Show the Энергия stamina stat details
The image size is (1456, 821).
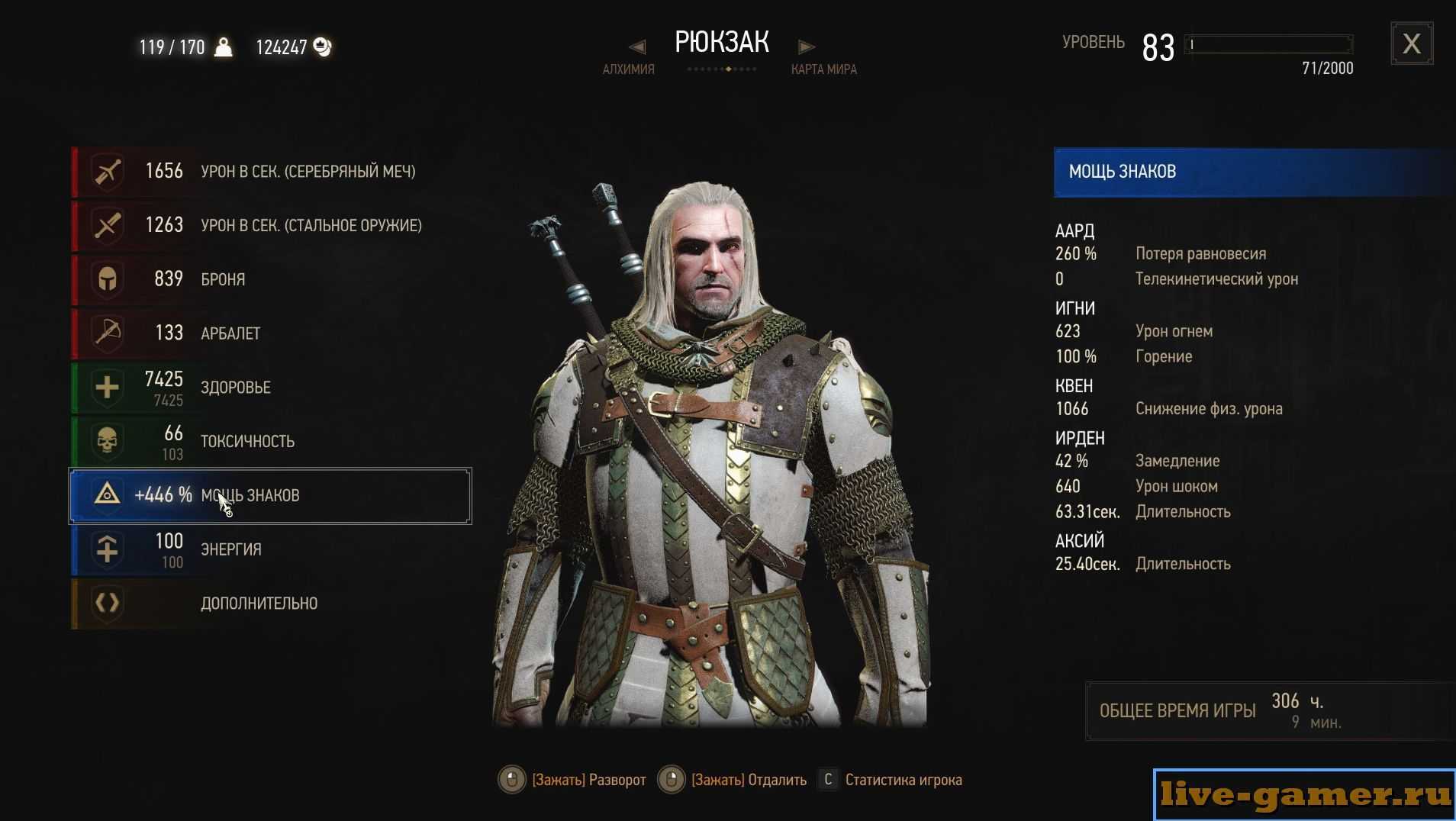point(271,549)
